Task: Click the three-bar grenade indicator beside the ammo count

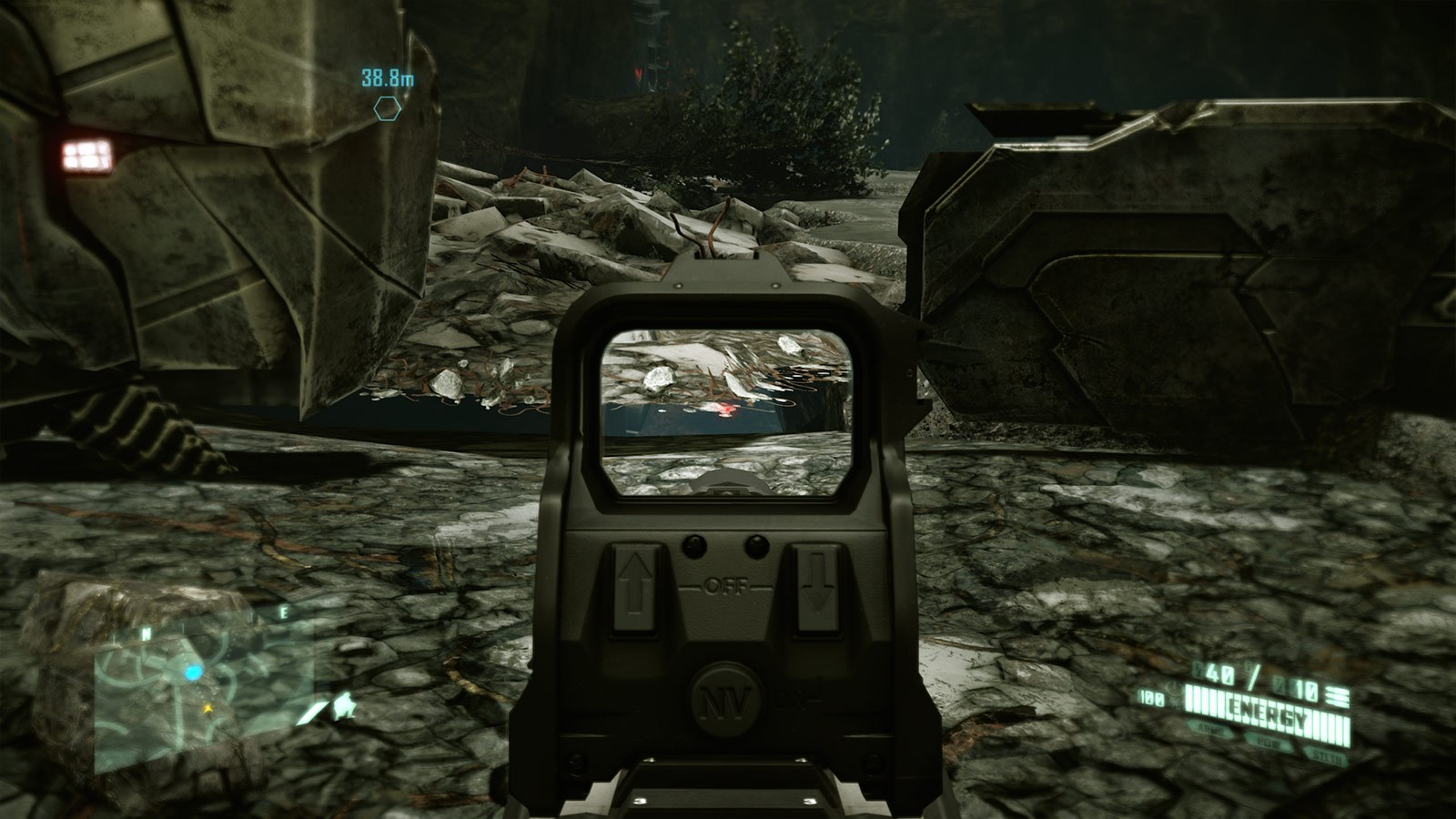Action: tap(1337, 696)
